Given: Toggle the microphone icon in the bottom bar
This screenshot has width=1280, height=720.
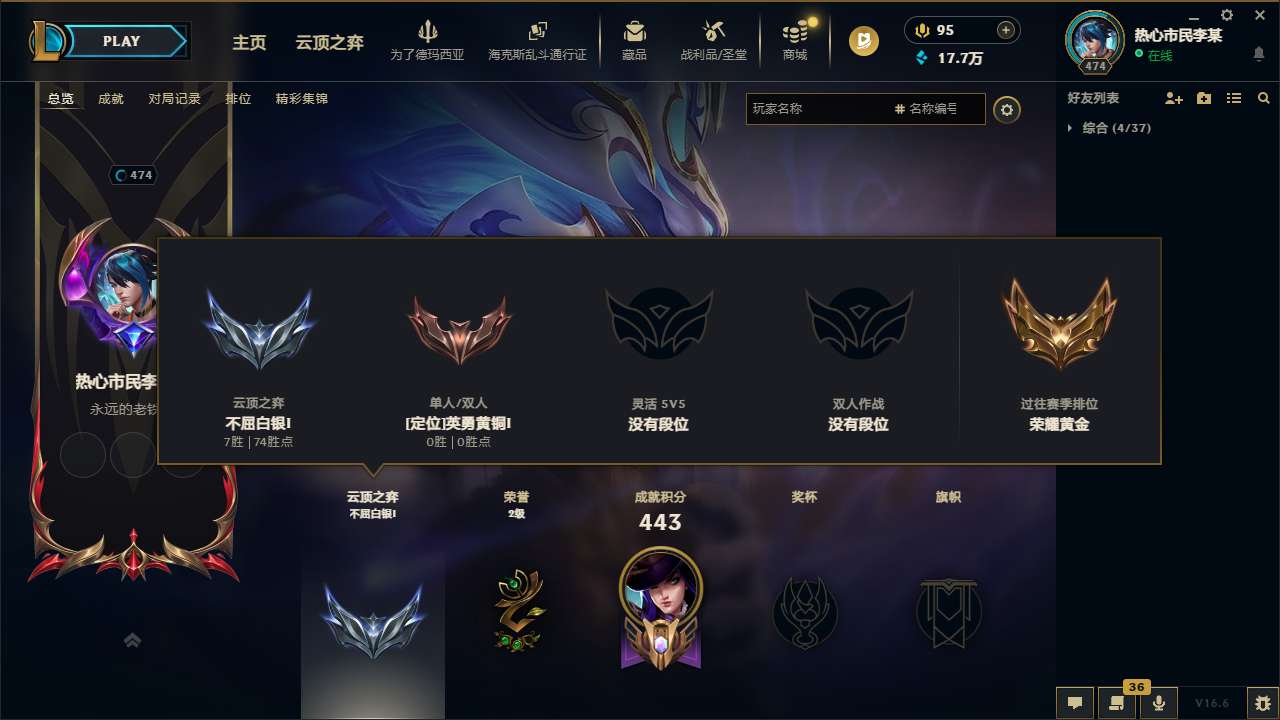Looking at the screenshot, I should click(1160, 703).
